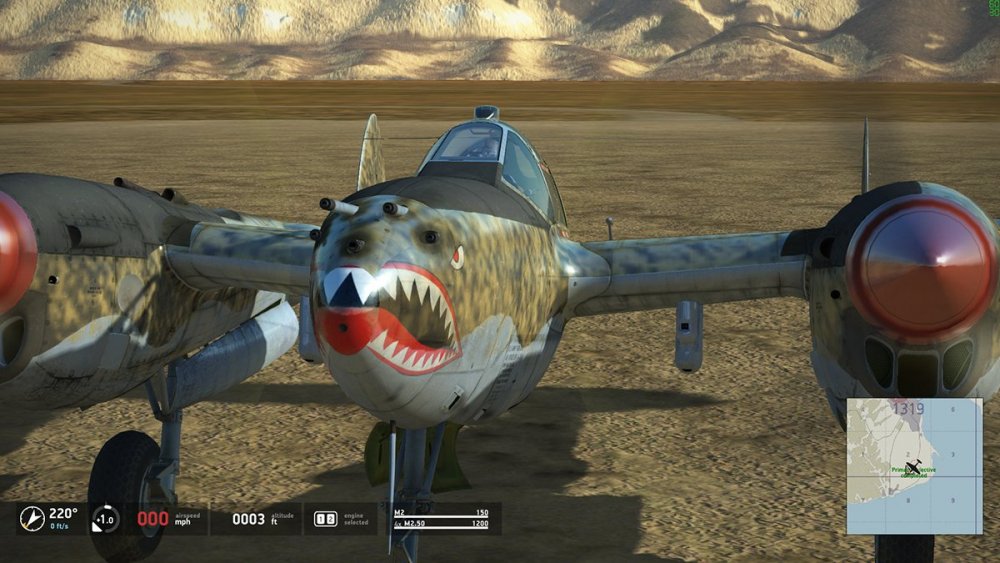Viewport: 1000px width, 563px height.
Task: Click the aircraft marker on the minimap
Action: (914, 467)
